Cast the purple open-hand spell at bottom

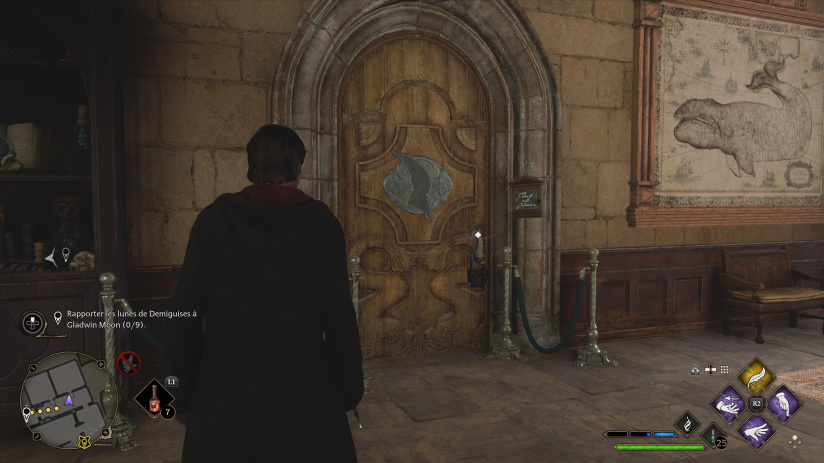756,432
